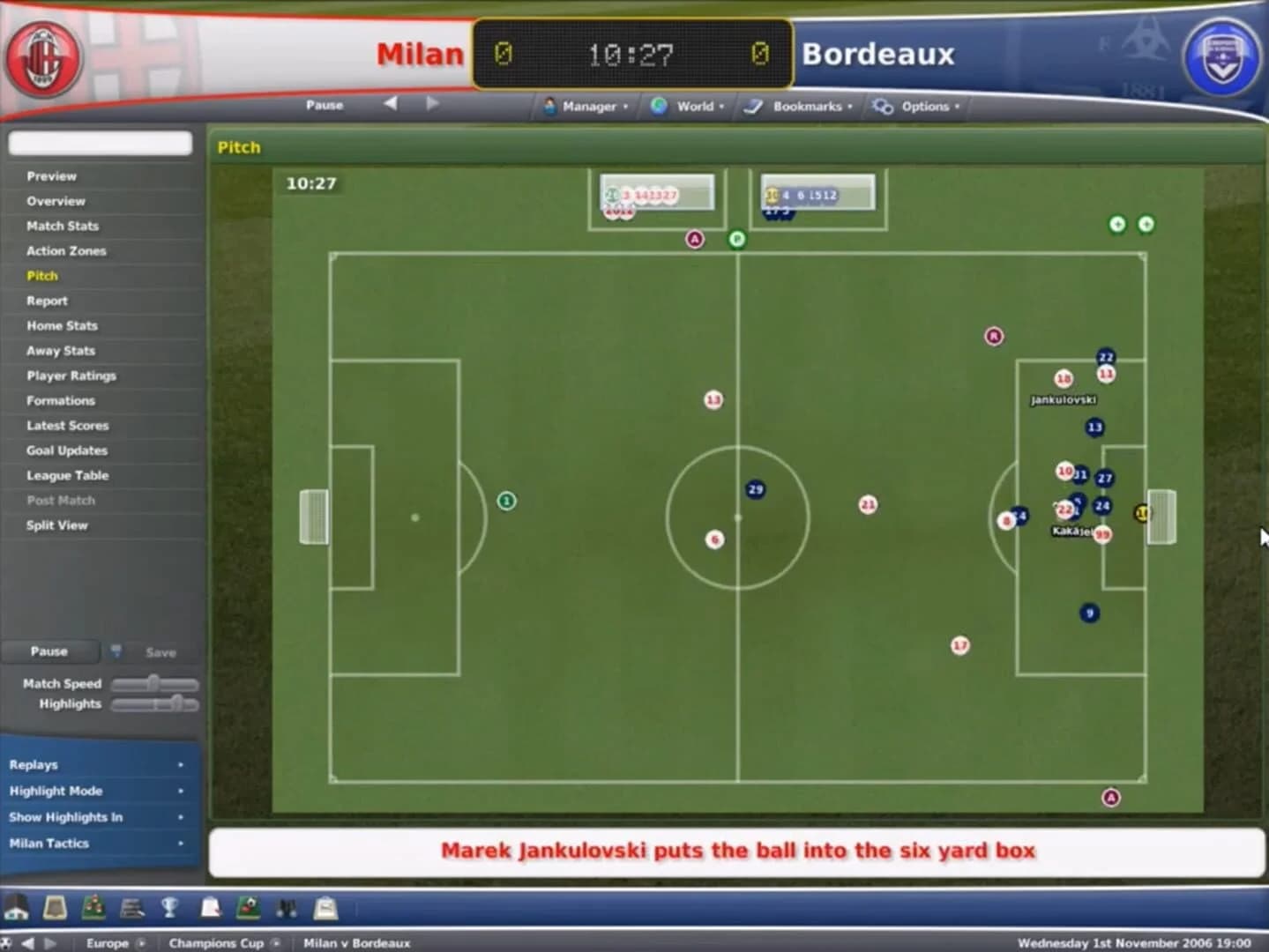This screenshot has width=1269, height=952.
Task: Open the Europe dropdown in bottom bar
Action: [108, 942]
